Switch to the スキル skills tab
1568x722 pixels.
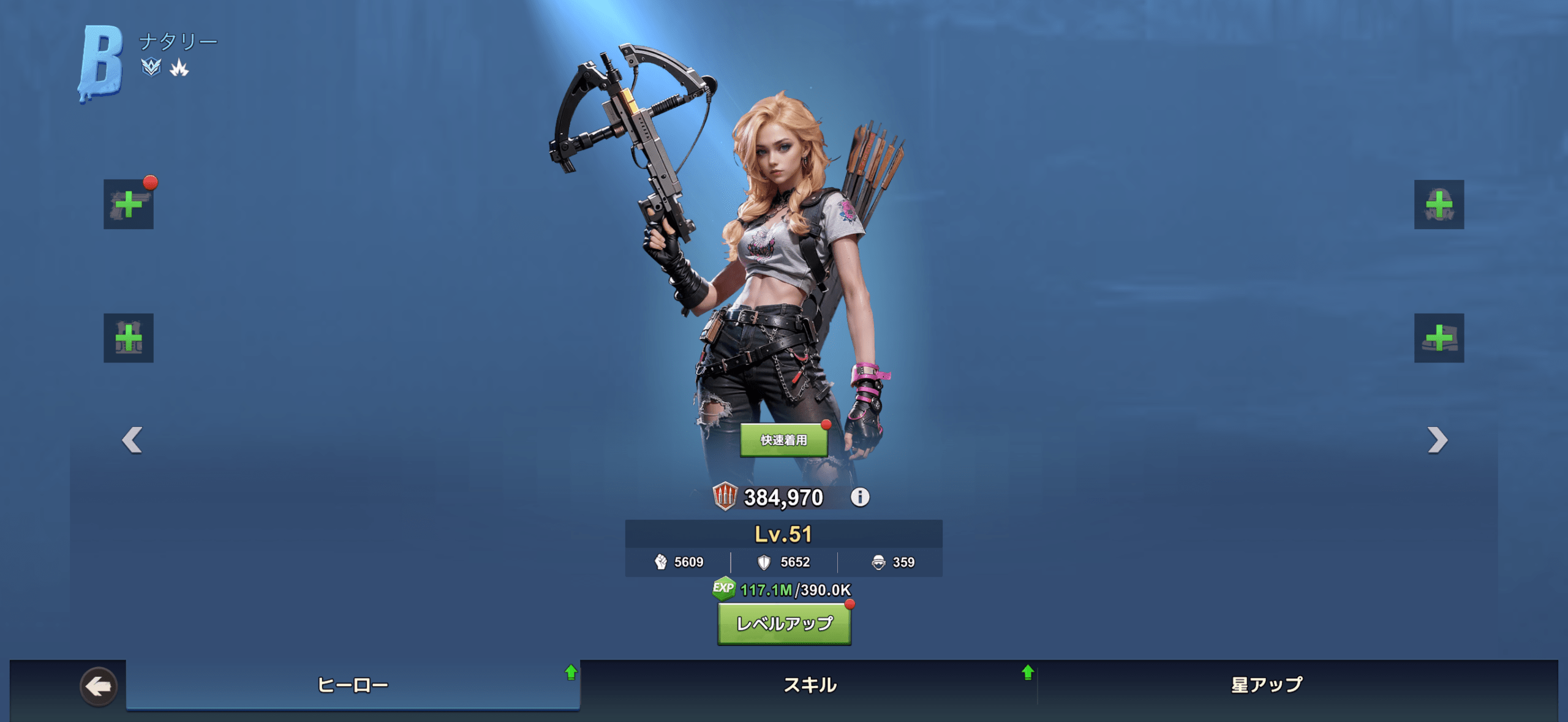point(810,685)
